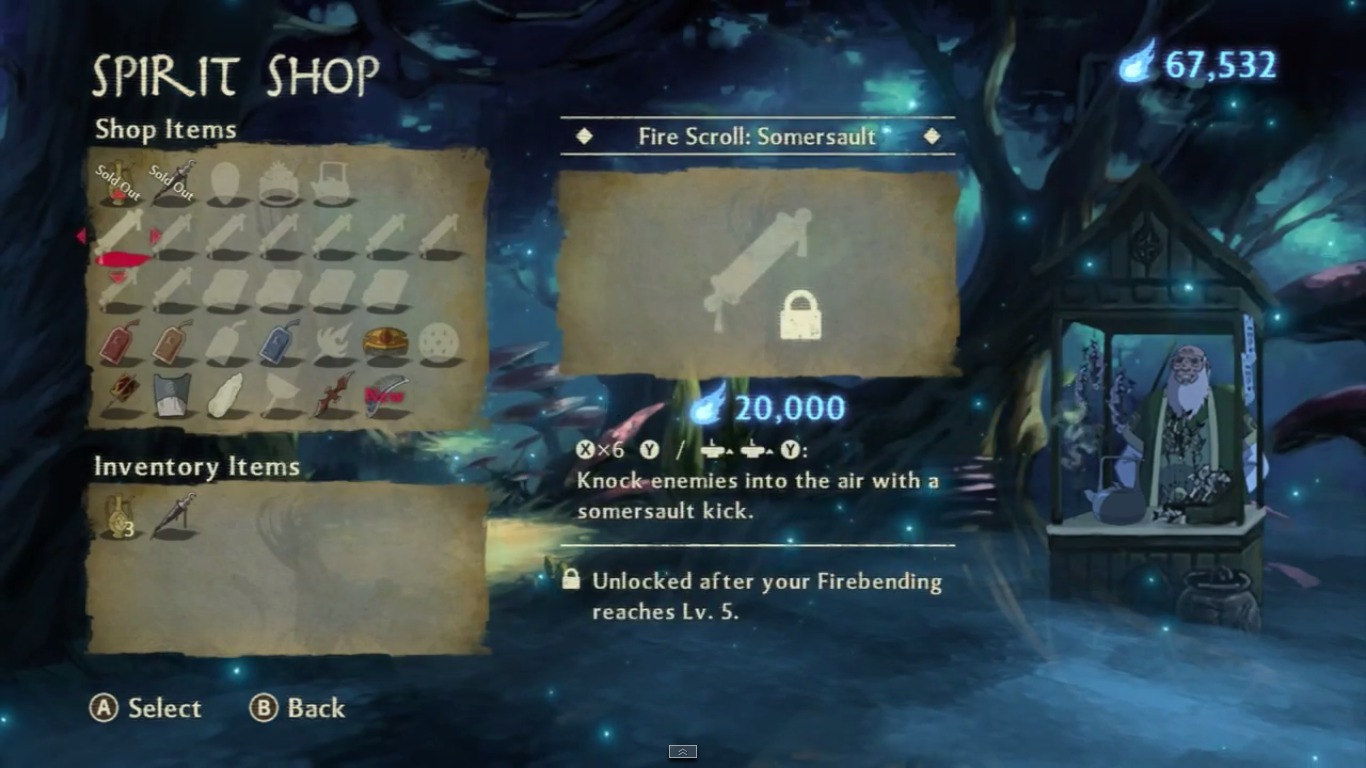Select the locked egg-shaped shop item
Screen dimensions: 1366x768
226,183
